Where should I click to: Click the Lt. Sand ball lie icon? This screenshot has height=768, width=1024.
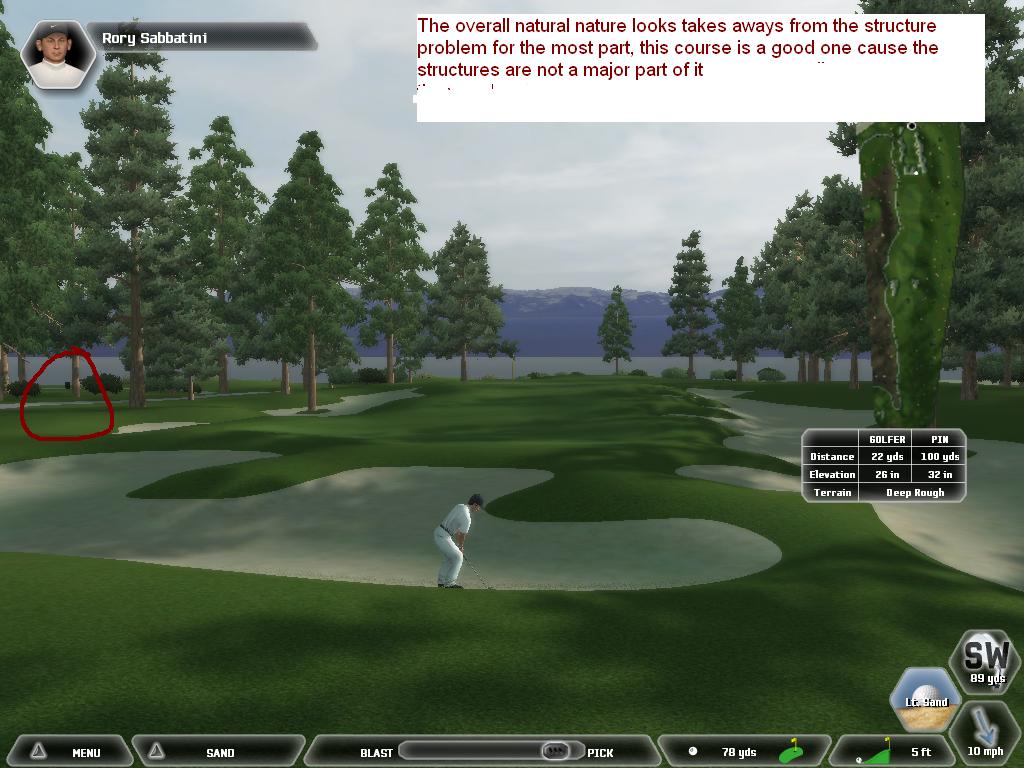[x=926, y=697]
